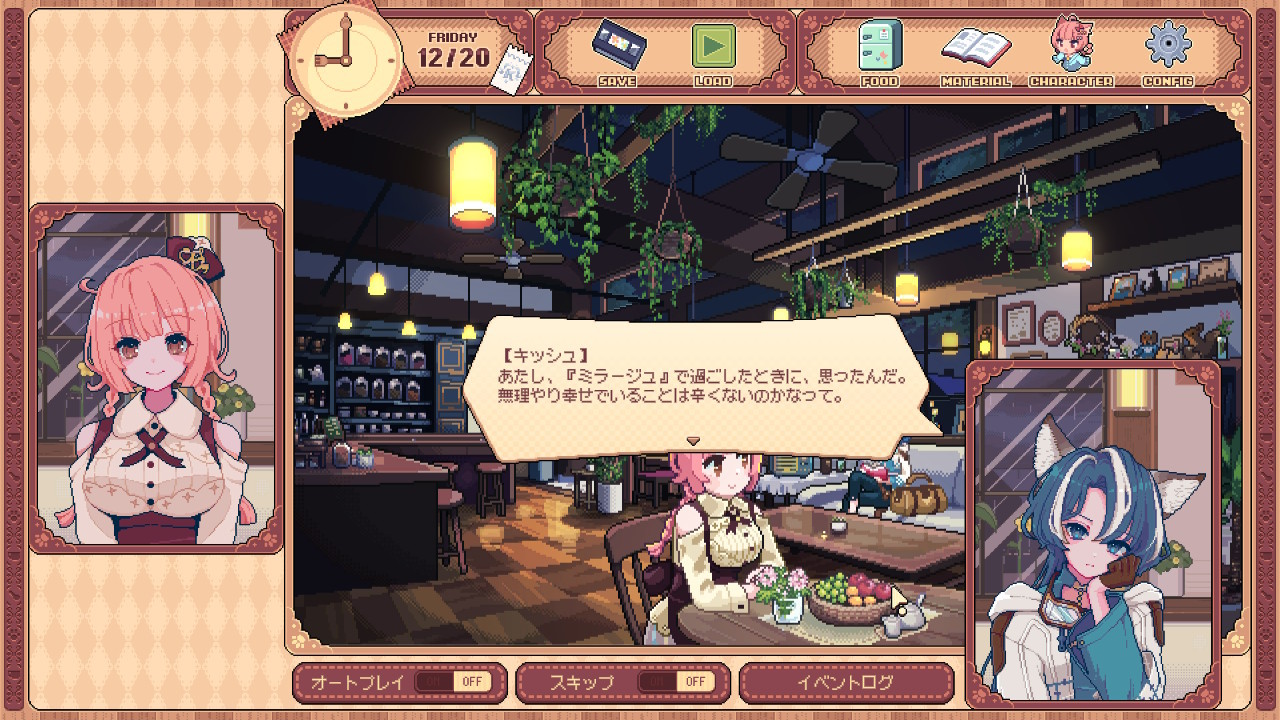Show the Character screen
This screenshot has width=1280, height=720.
(x=1070, y=50)
